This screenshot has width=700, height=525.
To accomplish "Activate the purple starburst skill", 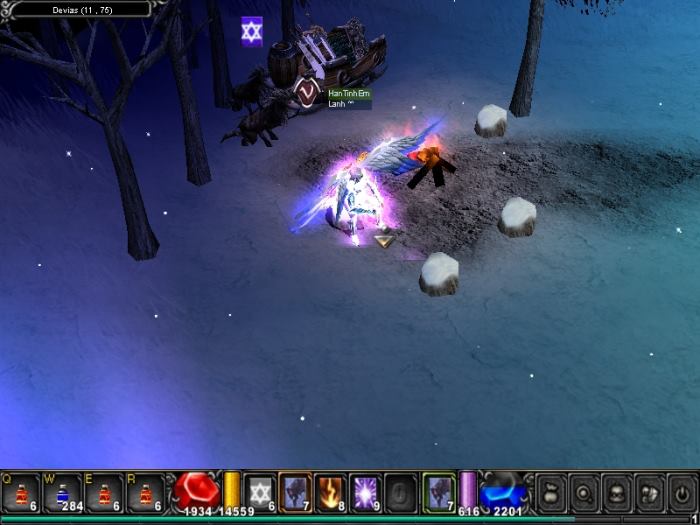I will coord(365,492).
